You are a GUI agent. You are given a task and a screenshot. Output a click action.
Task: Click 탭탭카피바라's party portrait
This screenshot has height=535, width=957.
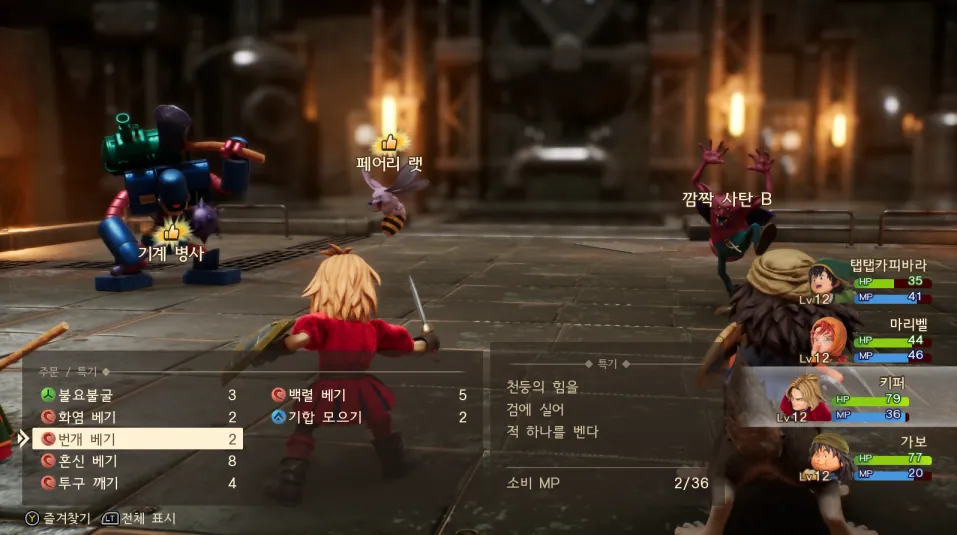tap(830, 280)
